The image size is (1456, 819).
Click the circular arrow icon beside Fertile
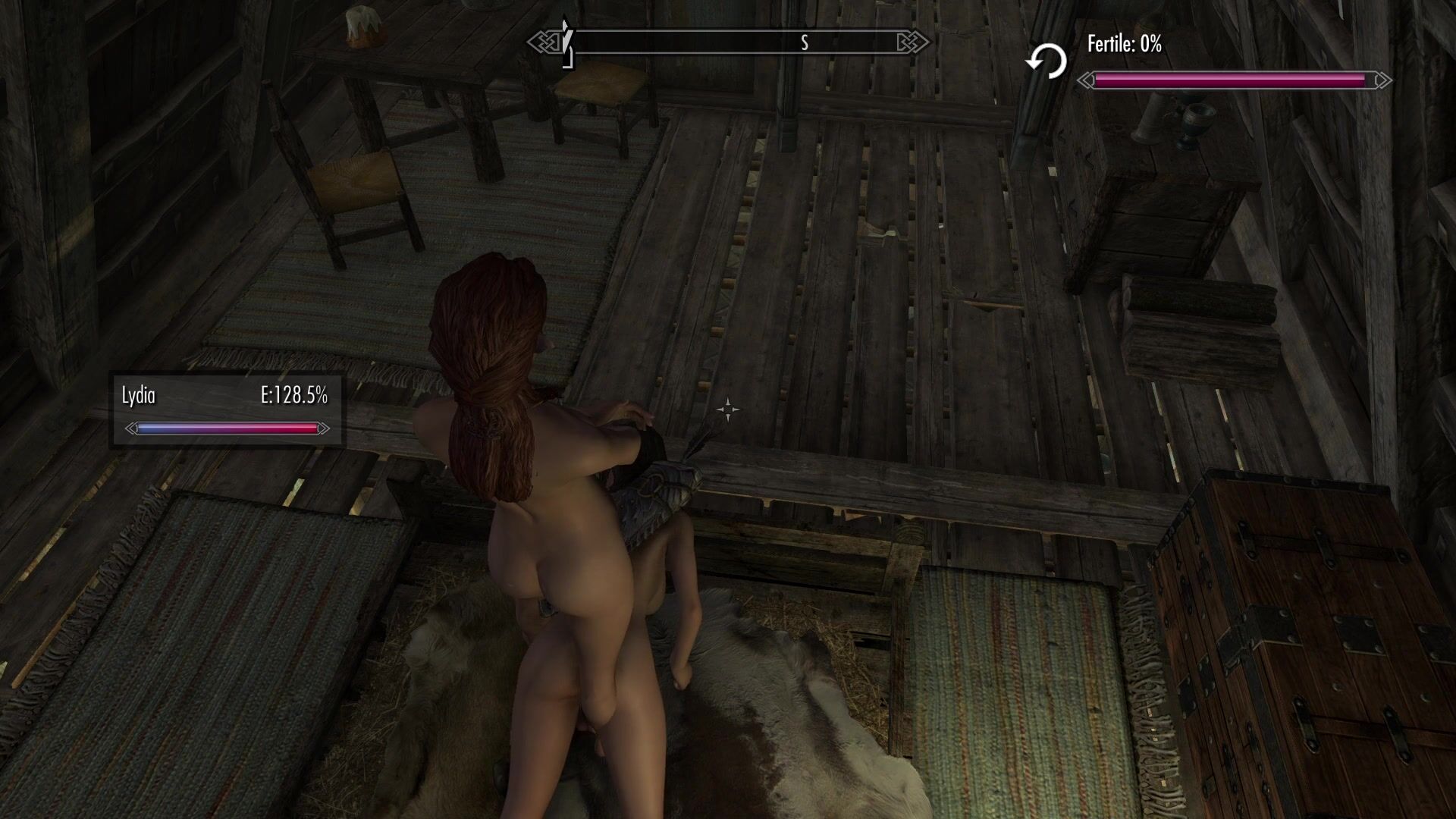pos(1046,61)
